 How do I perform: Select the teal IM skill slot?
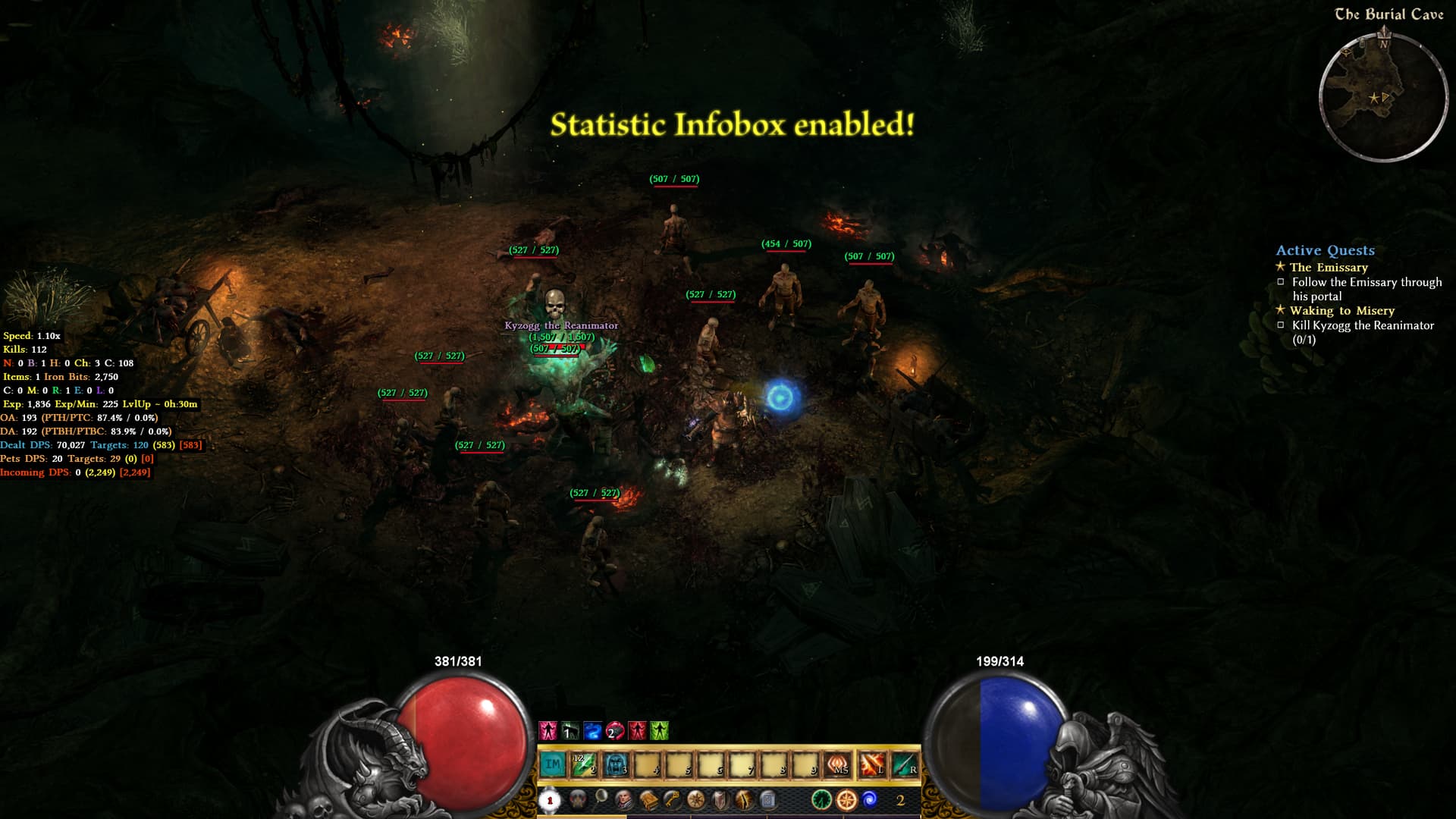[x=553, y=764]
